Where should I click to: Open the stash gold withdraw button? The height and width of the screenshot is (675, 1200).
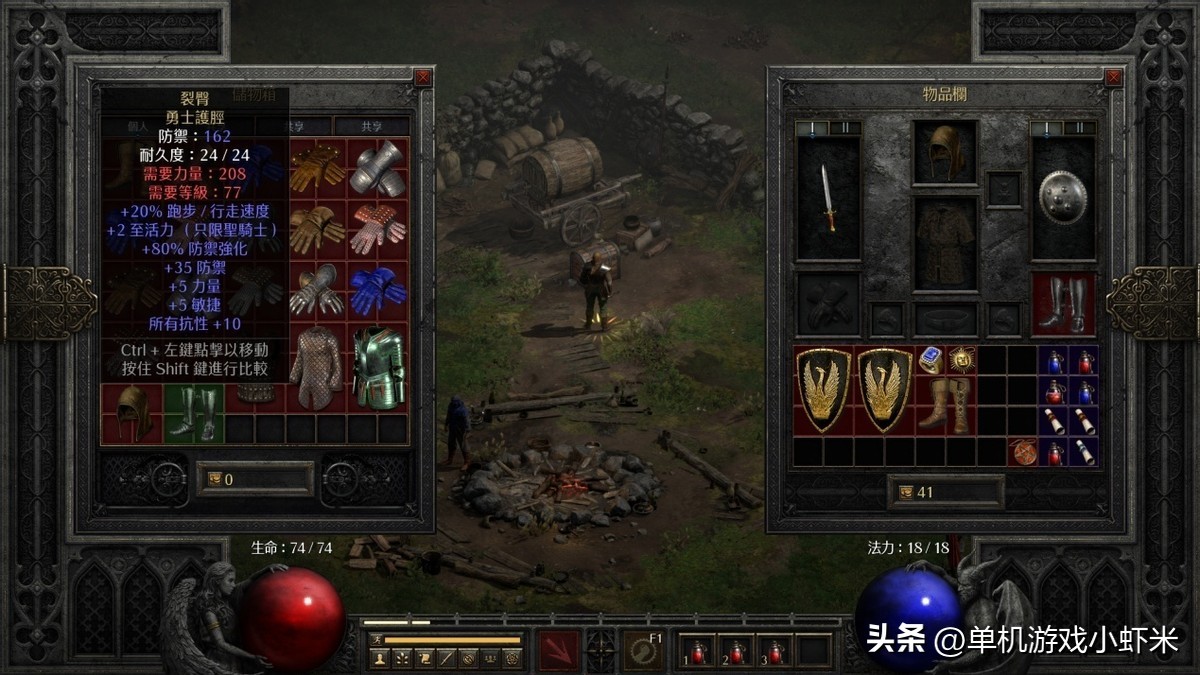pyautogui.click(x=213, y=479)
